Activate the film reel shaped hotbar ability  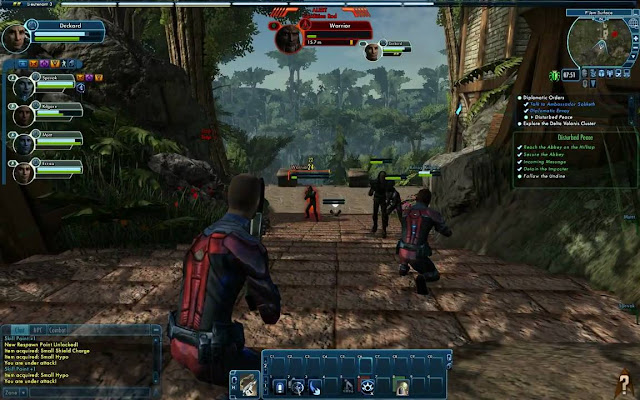366,386
